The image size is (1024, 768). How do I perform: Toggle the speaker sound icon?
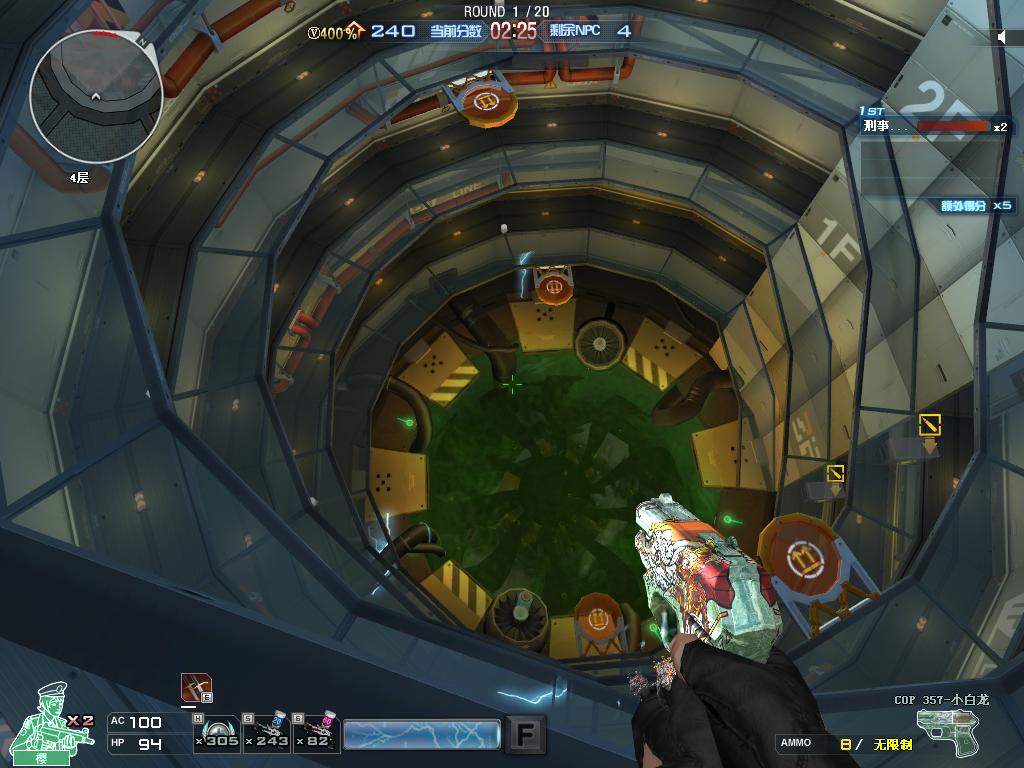(1003, 37)
